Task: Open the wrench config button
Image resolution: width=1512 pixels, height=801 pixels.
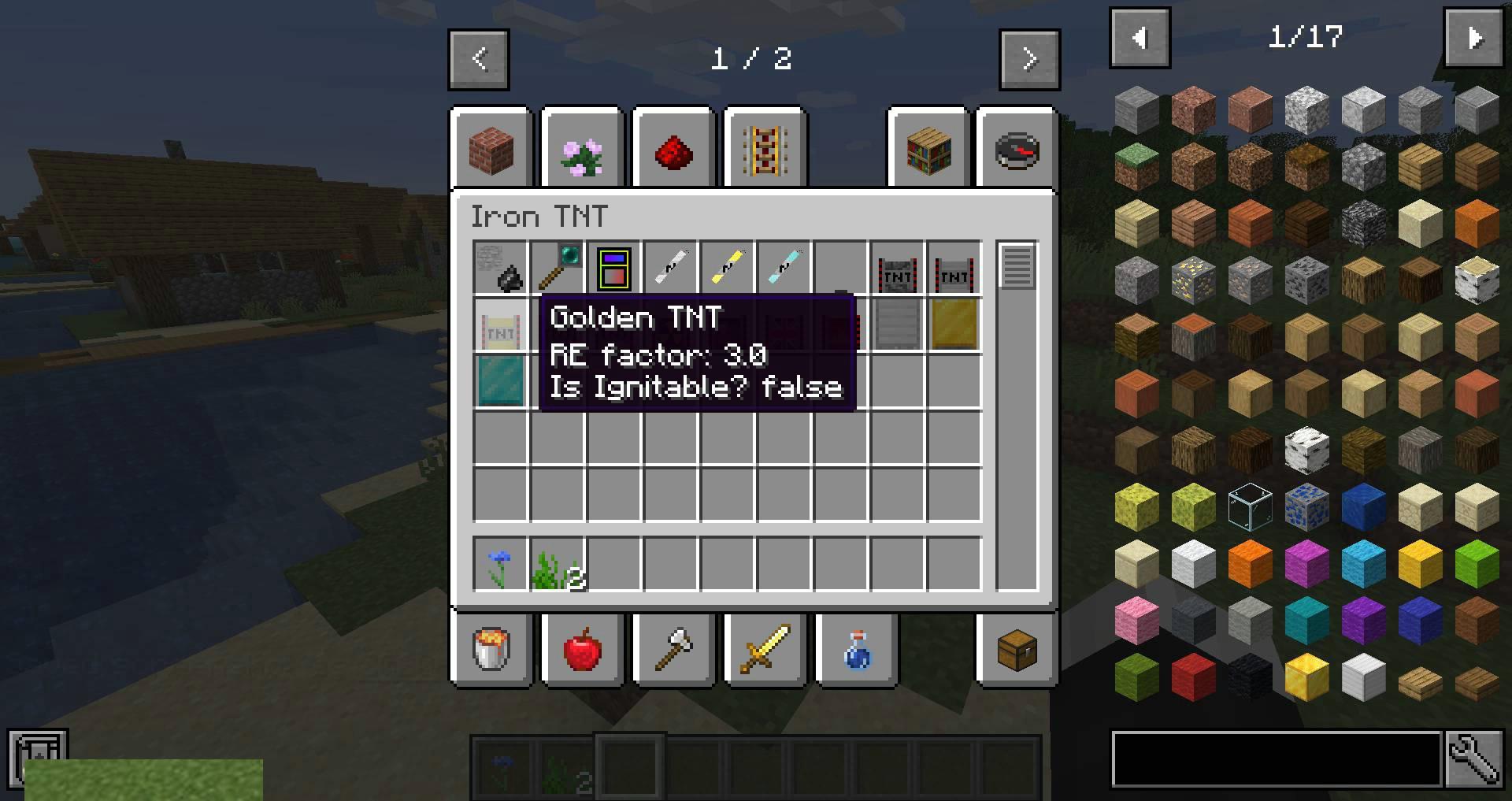Action: pyautogui.click(x=1474, y=759)
